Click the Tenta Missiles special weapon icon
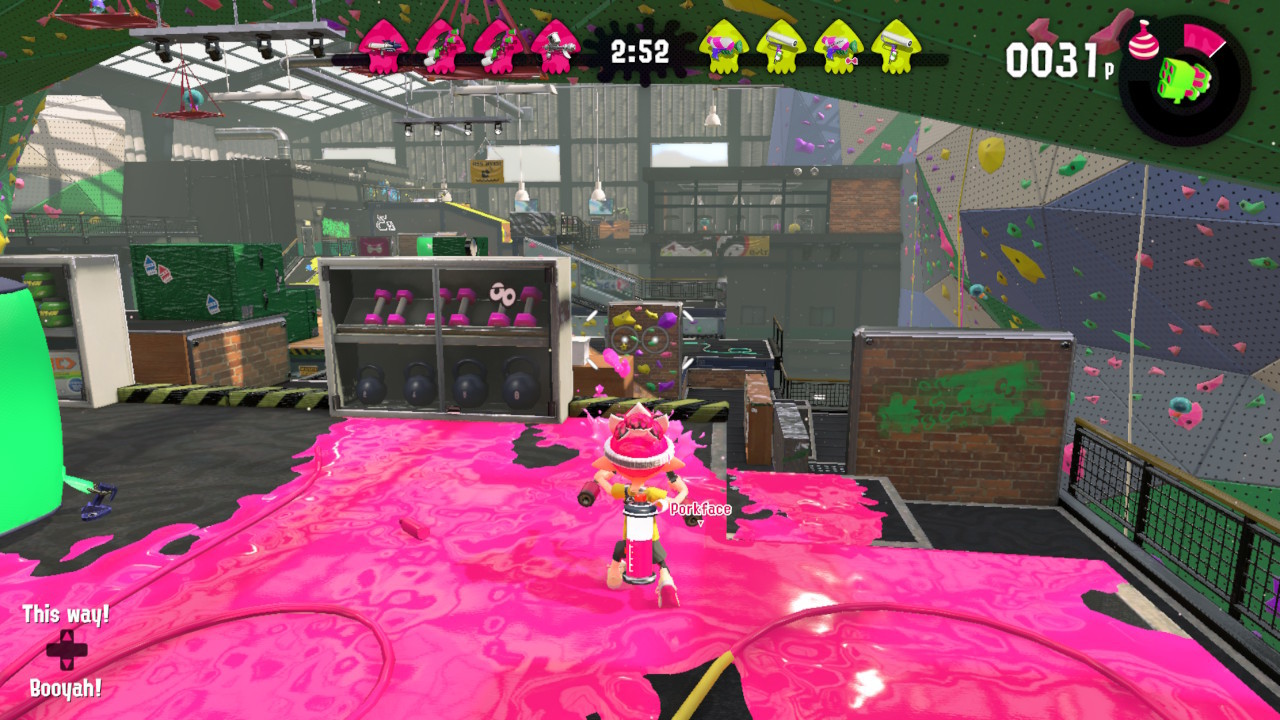Viewport: 1280px width, 720px height. pos(1185,80)
